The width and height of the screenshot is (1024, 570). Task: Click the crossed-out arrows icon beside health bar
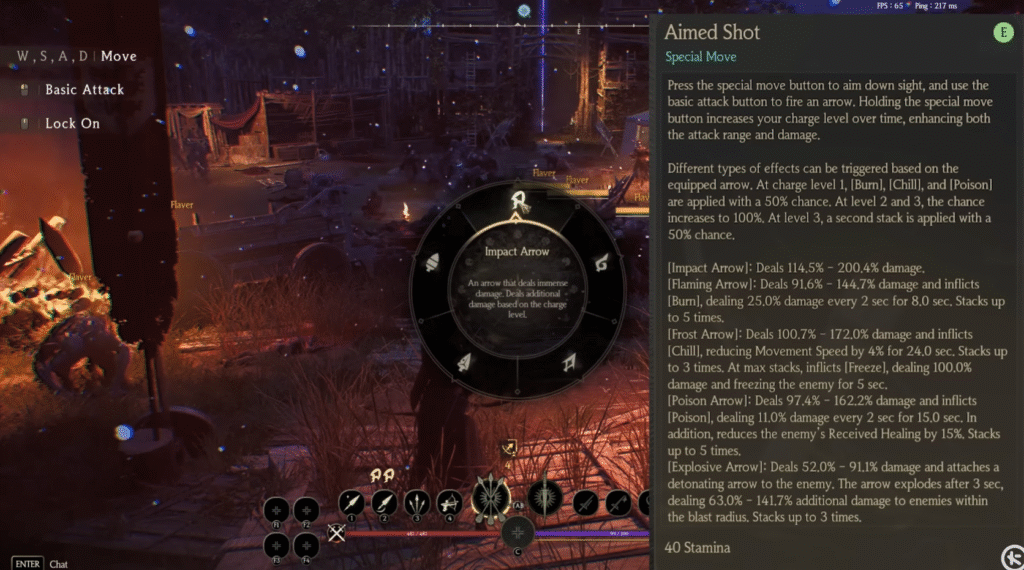[x=336, y=533]
